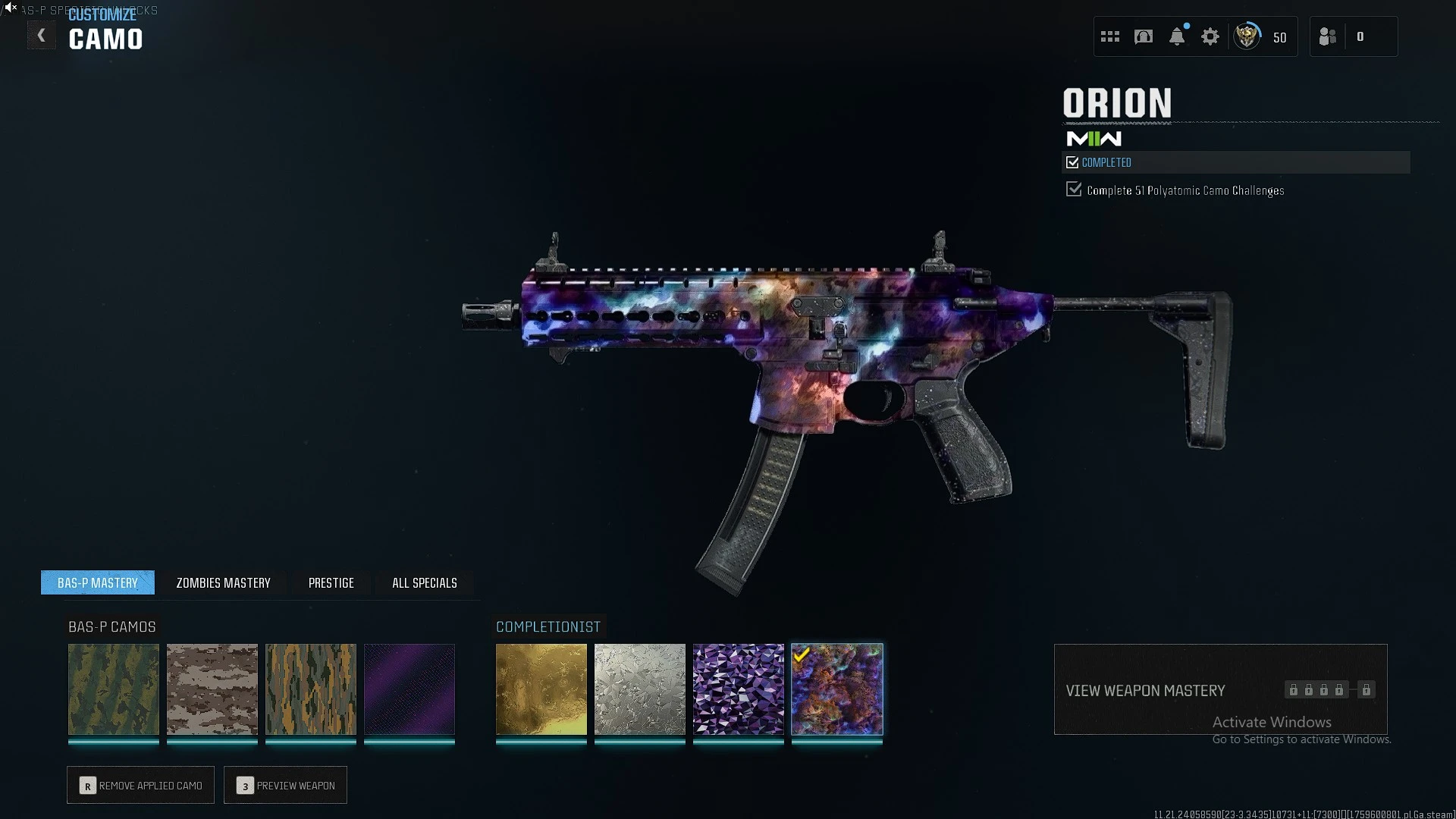The image size is (1456, 819).
Task: Select the purple Polyatomic camo
Action: click(x=739, y=689)
